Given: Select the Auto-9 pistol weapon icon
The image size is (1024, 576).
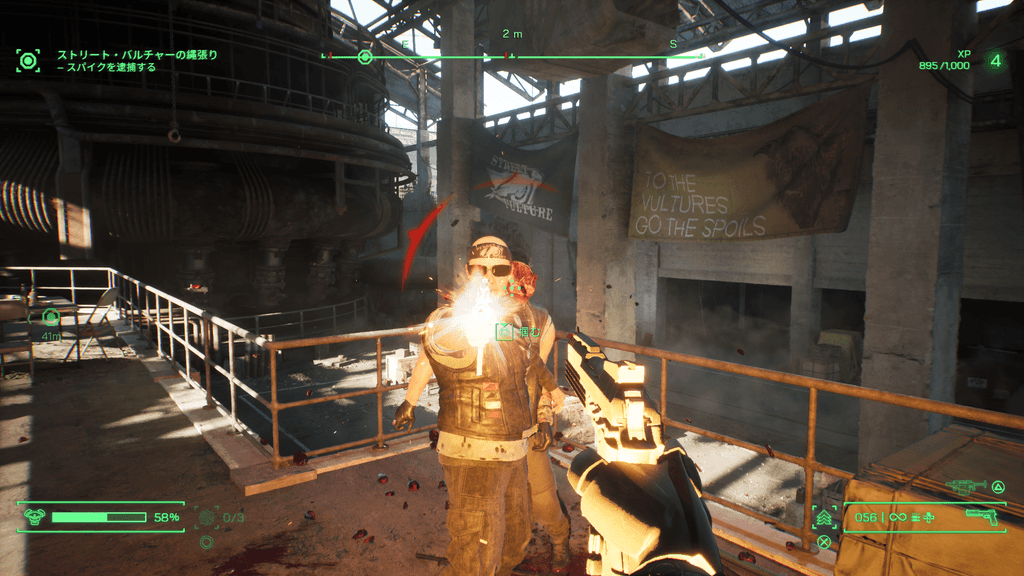Looking at the screenshot, I should 984,516.
